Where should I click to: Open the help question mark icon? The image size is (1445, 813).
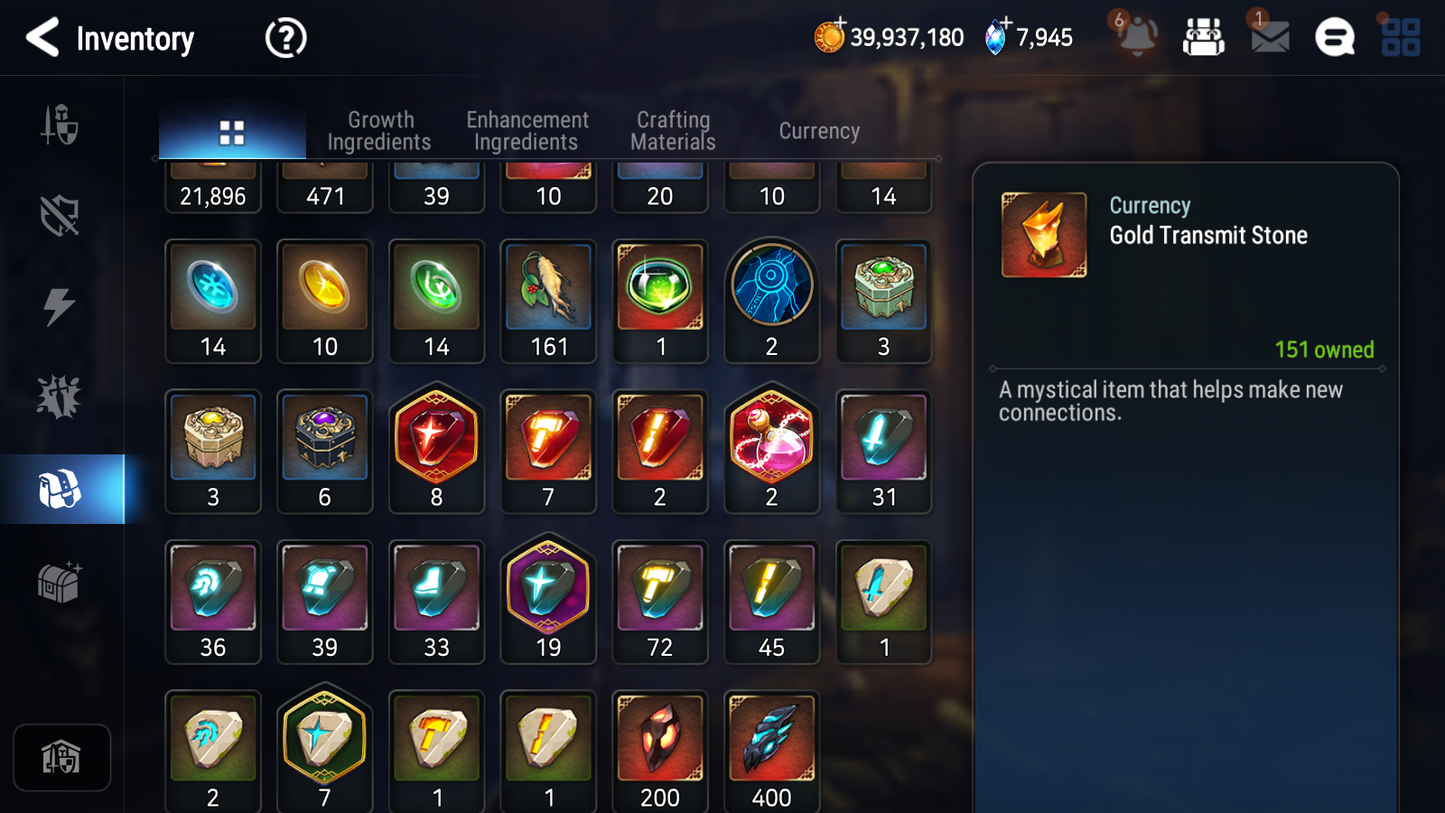(x=285, y=38)
